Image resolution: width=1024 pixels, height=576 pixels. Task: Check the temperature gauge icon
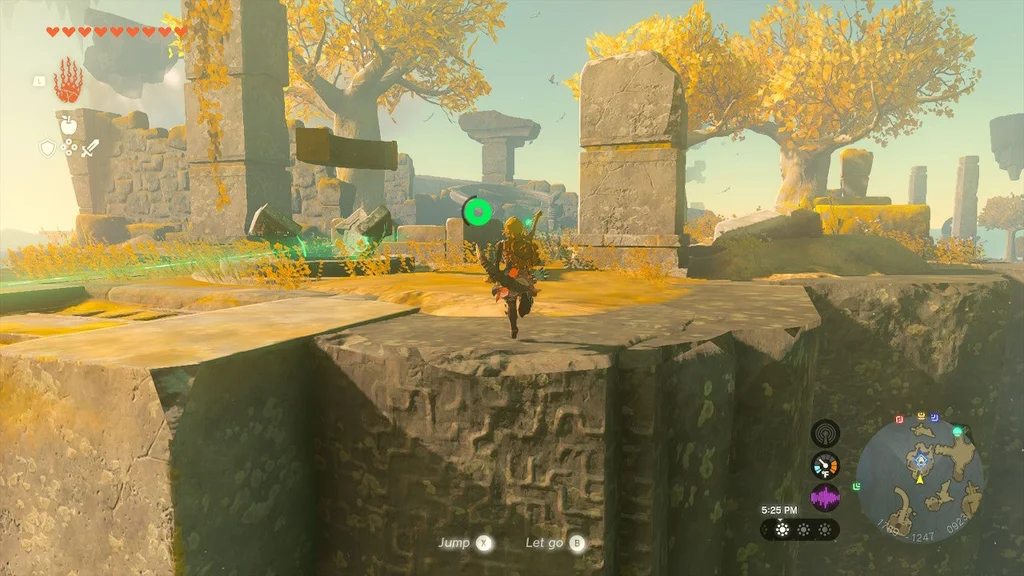[825, 465]
